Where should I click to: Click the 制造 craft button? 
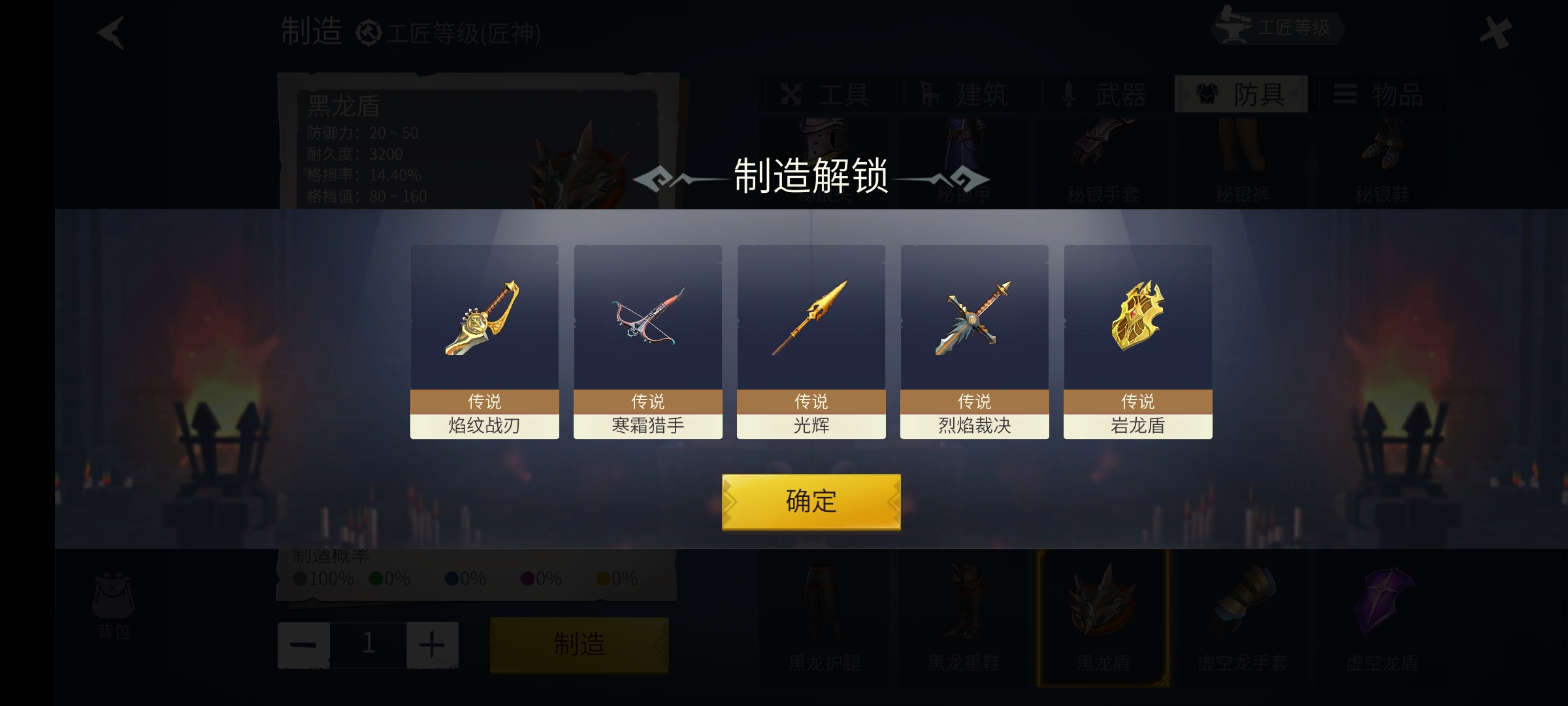579,645
